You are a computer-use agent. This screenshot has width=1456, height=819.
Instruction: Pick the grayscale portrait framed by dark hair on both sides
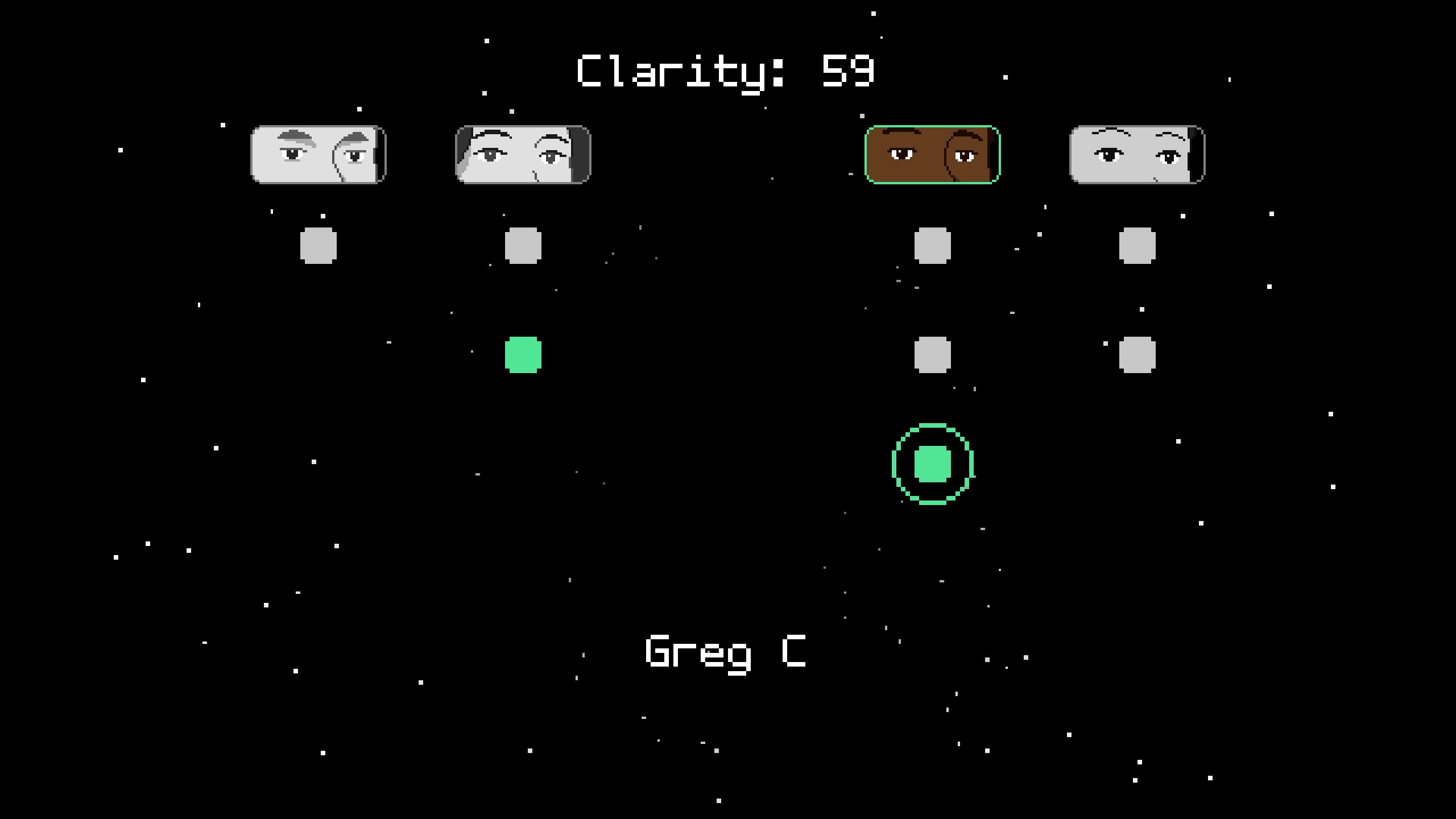(523, 155)
